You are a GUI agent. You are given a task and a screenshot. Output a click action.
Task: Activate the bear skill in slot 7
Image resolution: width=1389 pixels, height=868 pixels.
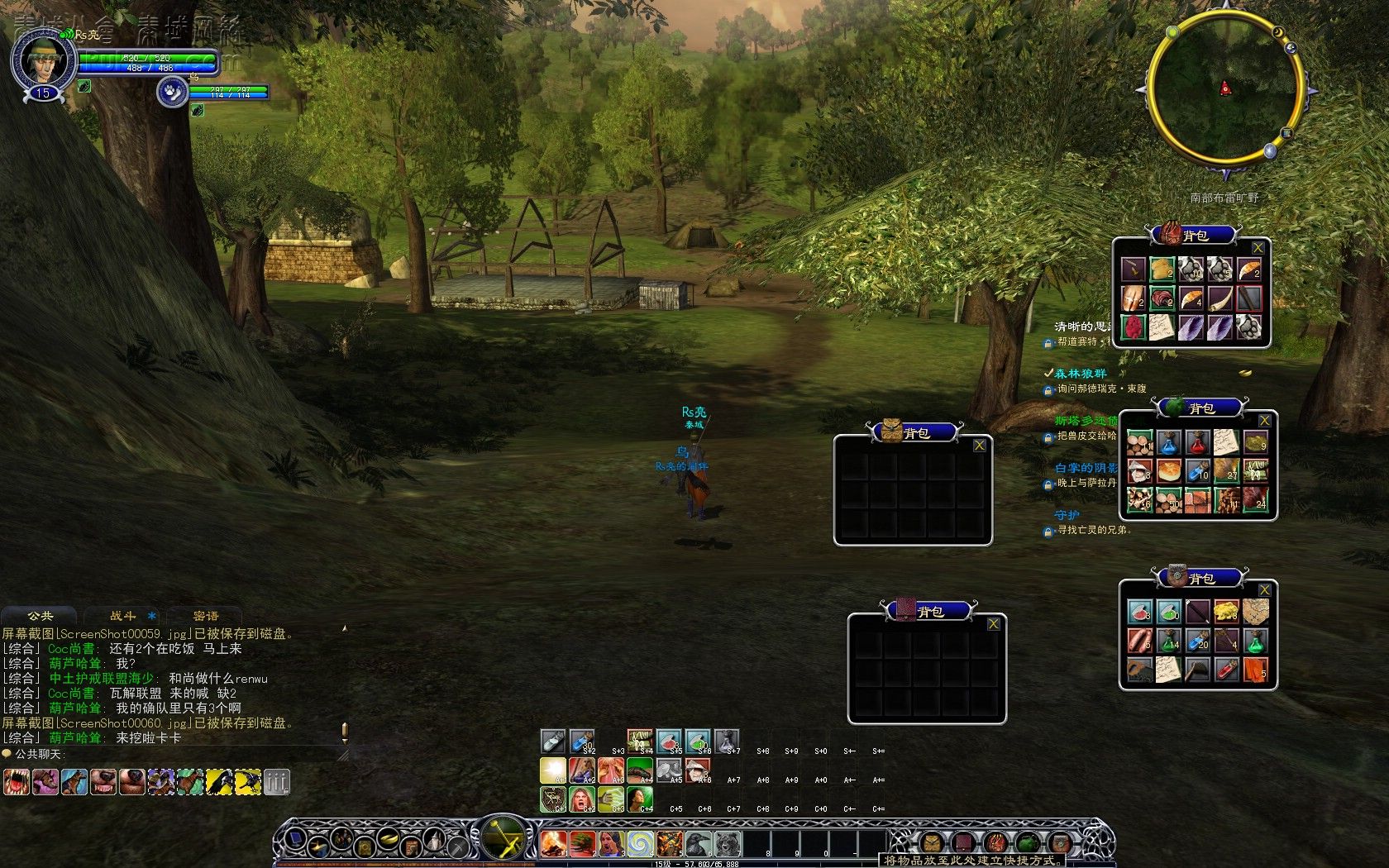point(727,843)
